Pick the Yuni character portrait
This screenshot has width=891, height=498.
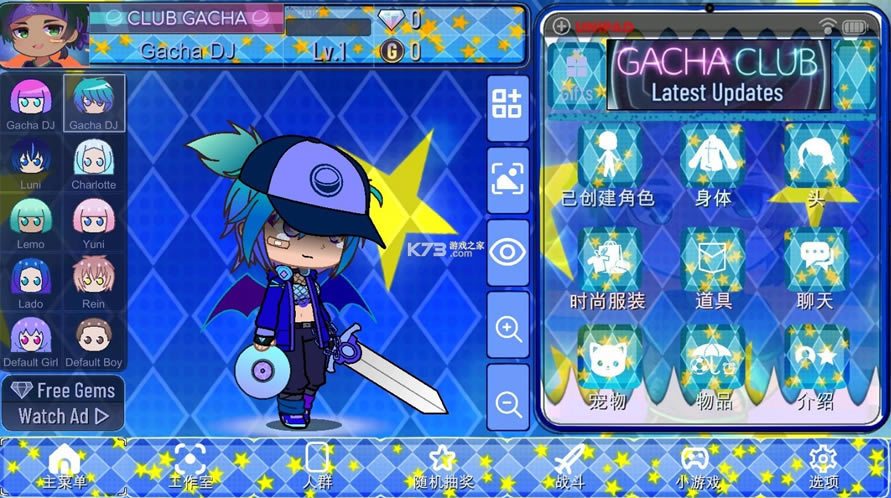93,221
